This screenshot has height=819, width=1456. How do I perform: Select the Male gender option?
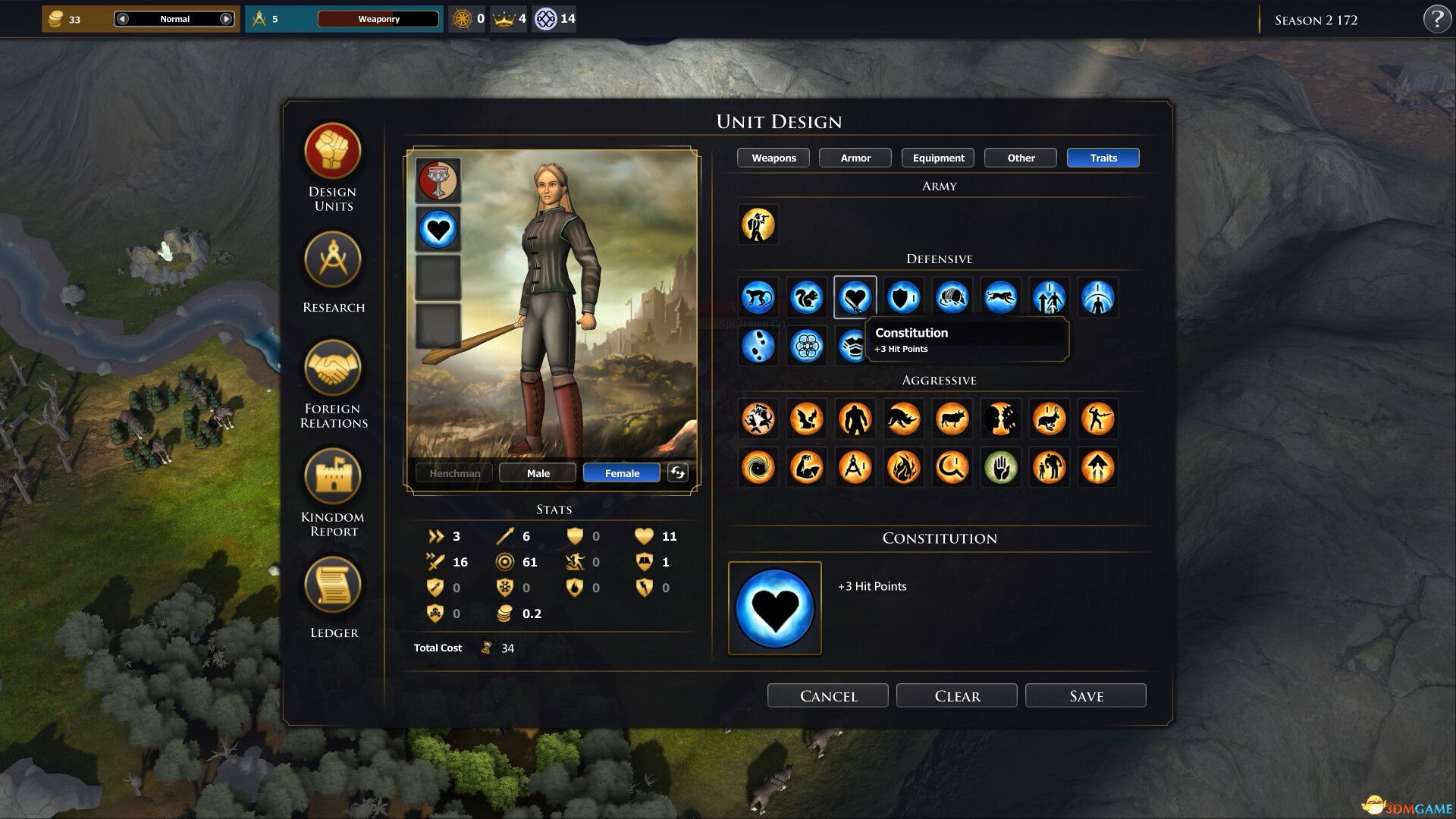537,472
